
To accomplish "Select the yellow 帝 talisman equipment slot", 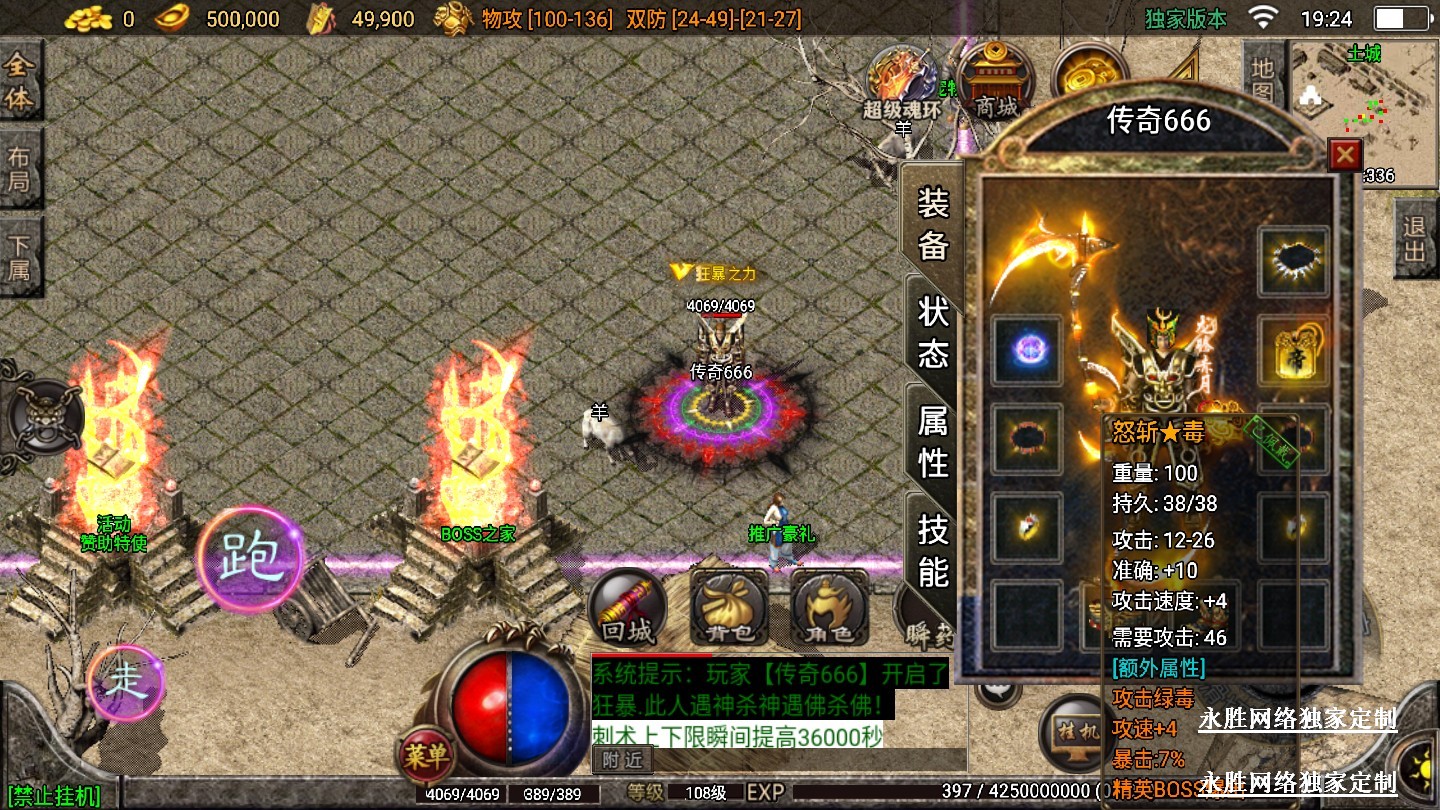I will (x=1293, y=352).
